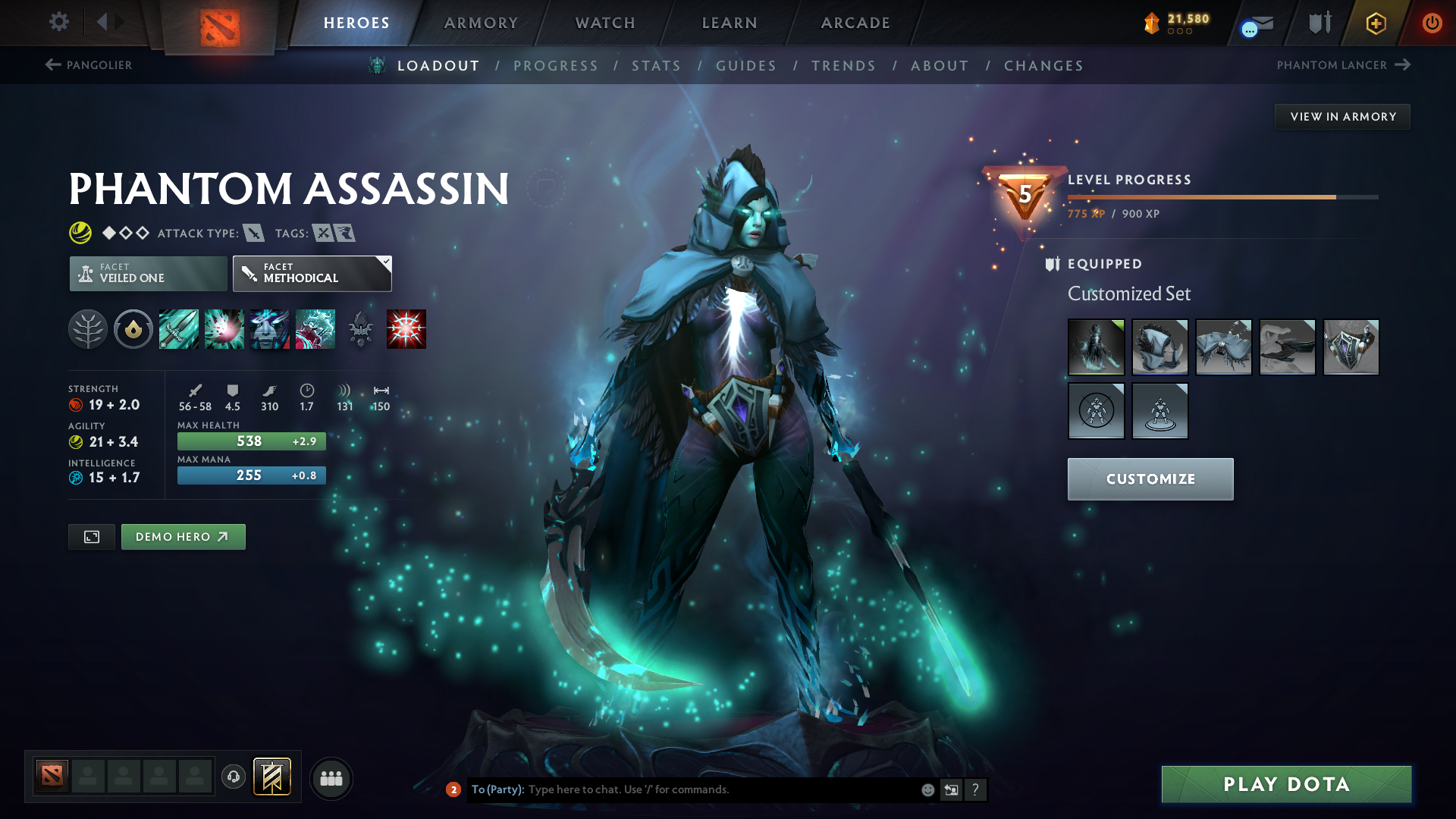Open the Dota Plus hexagon icon

pyautogui.click(x=1376, y=23)
